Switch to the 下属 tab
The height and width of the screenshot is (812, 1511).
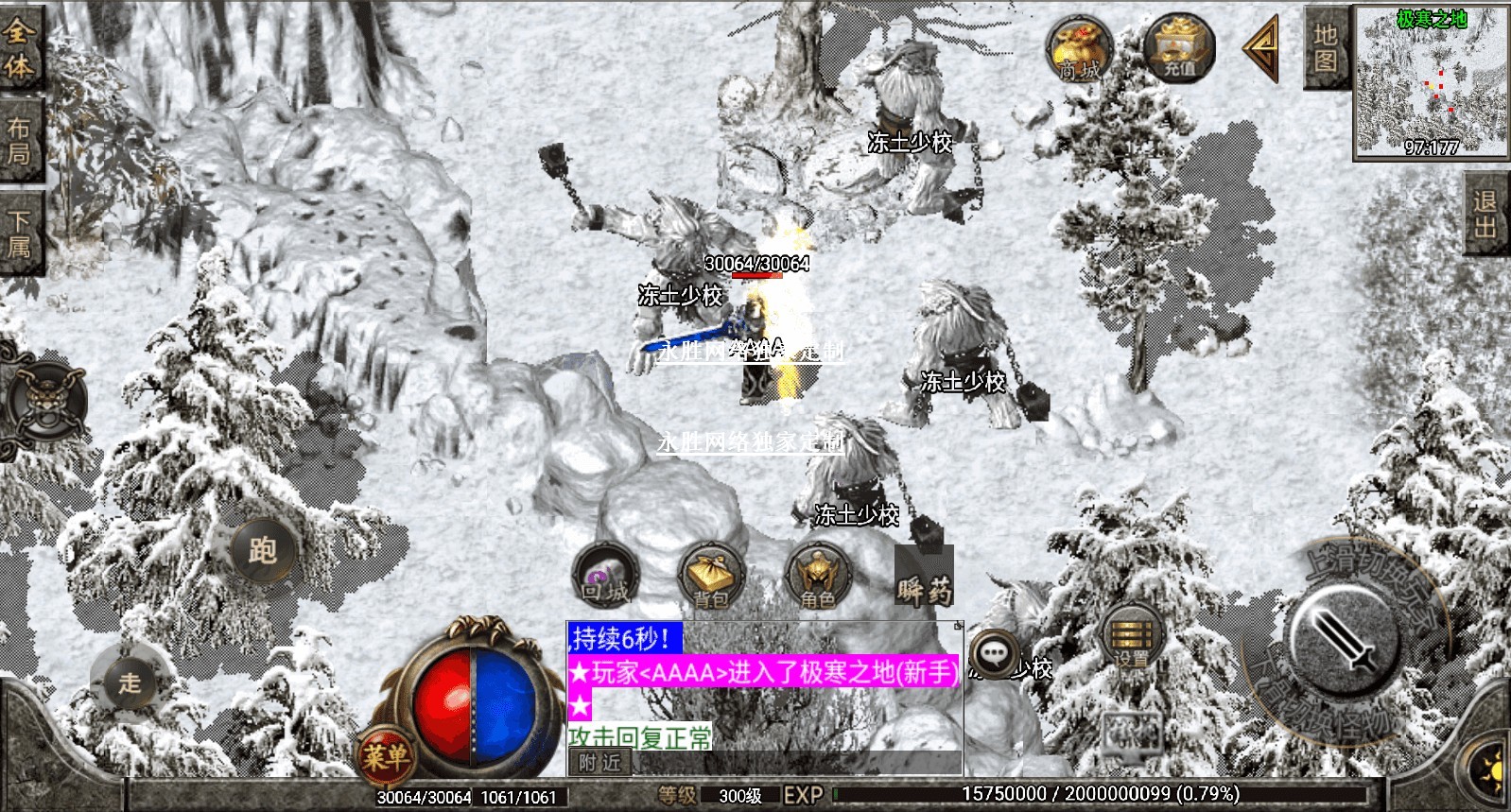click(19, 233)
